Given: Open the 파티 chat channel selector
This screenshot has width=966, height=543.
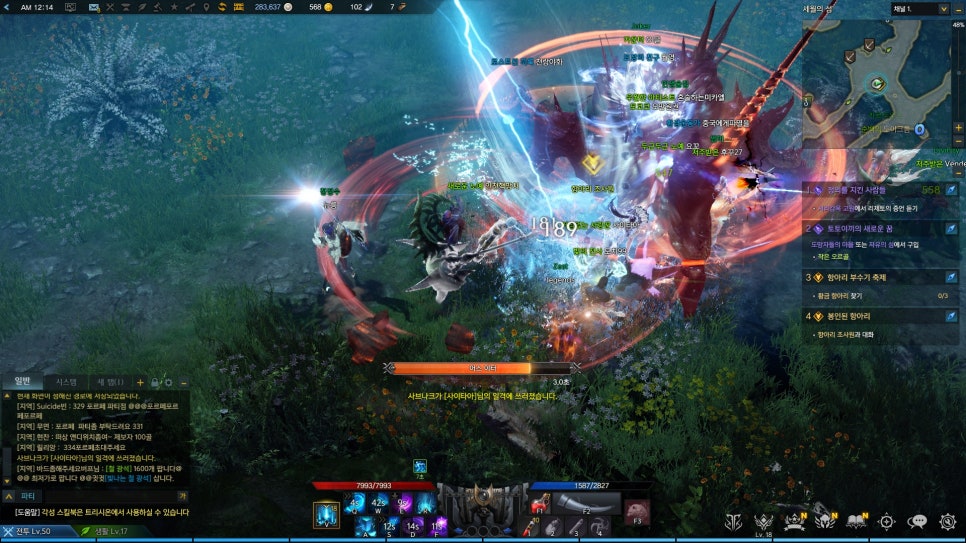Looking at the screenshot, I should click(x=28, y=495).
